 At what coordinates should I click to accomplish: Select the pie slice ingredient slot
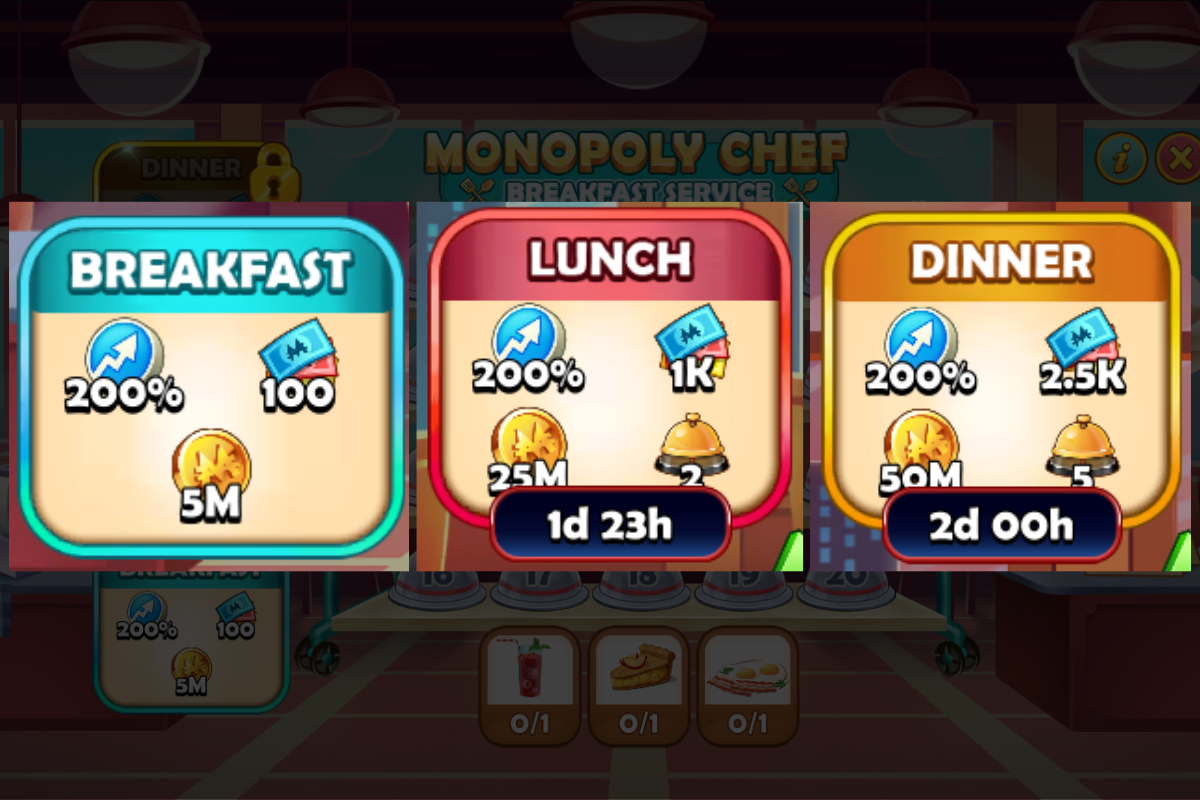638,686
